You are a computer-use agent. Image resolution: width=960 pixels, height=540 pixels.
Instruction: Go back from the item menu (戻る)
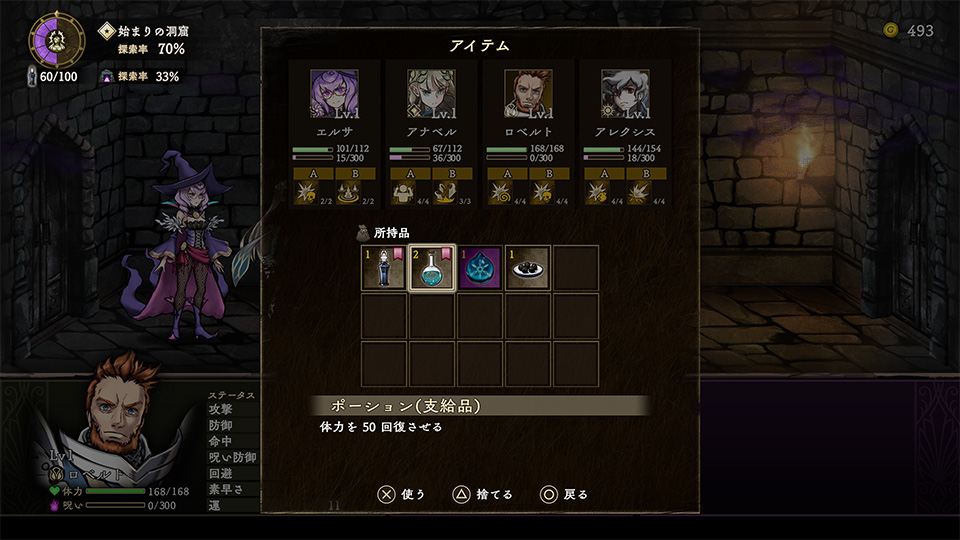click(x=564, y=494)
